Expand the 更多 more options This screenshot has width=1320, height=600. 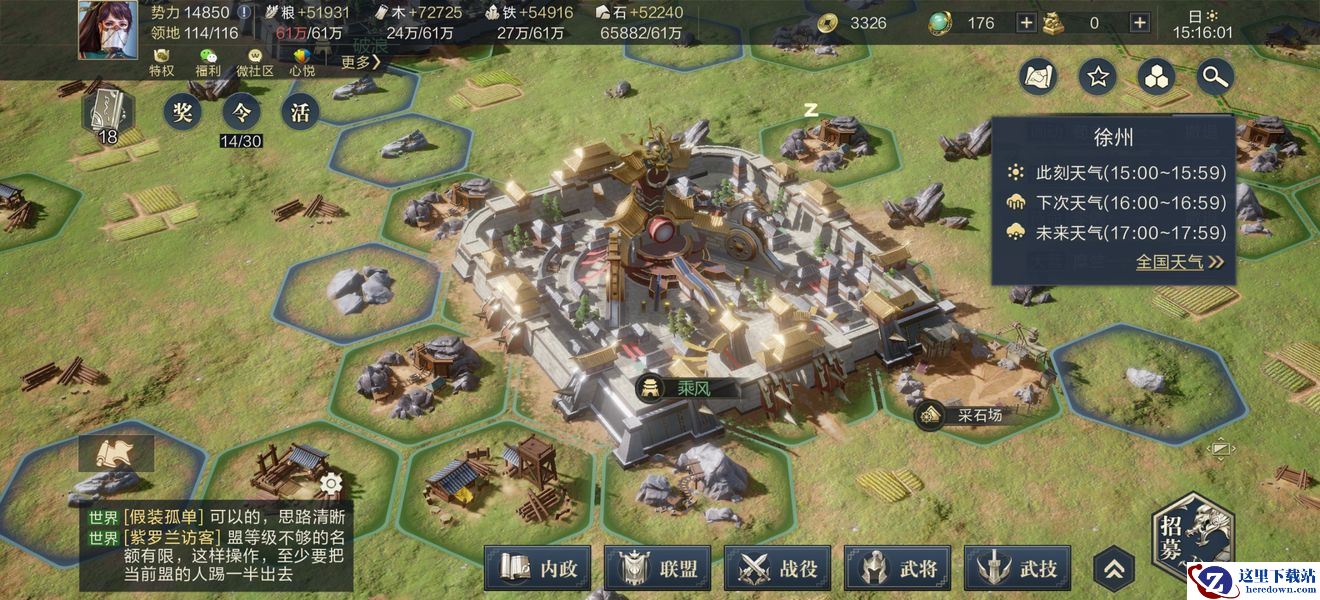[361, 62]
